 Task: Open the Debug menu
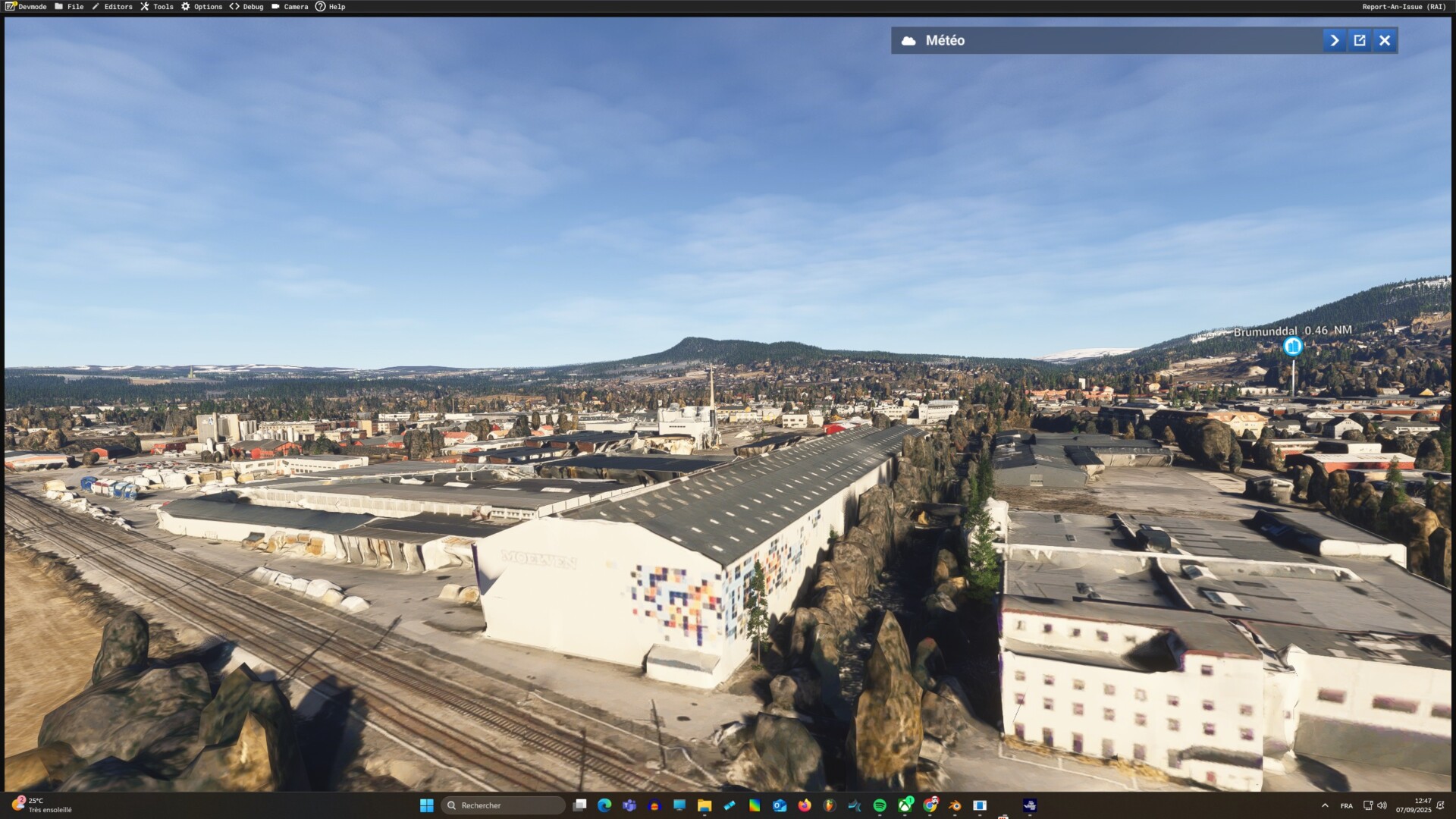[x=246, y=7]
